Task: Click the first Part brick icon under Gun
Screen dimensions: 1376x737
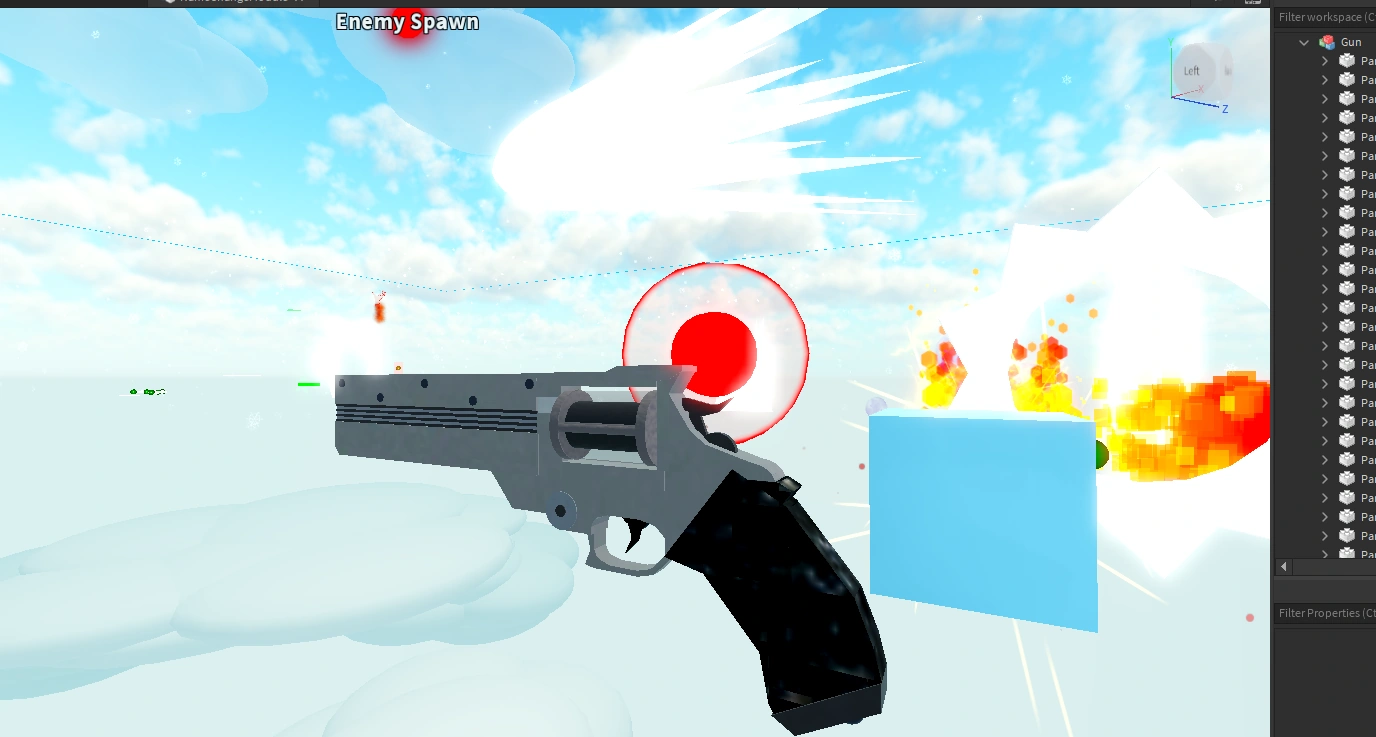Action: point(1347,61)
